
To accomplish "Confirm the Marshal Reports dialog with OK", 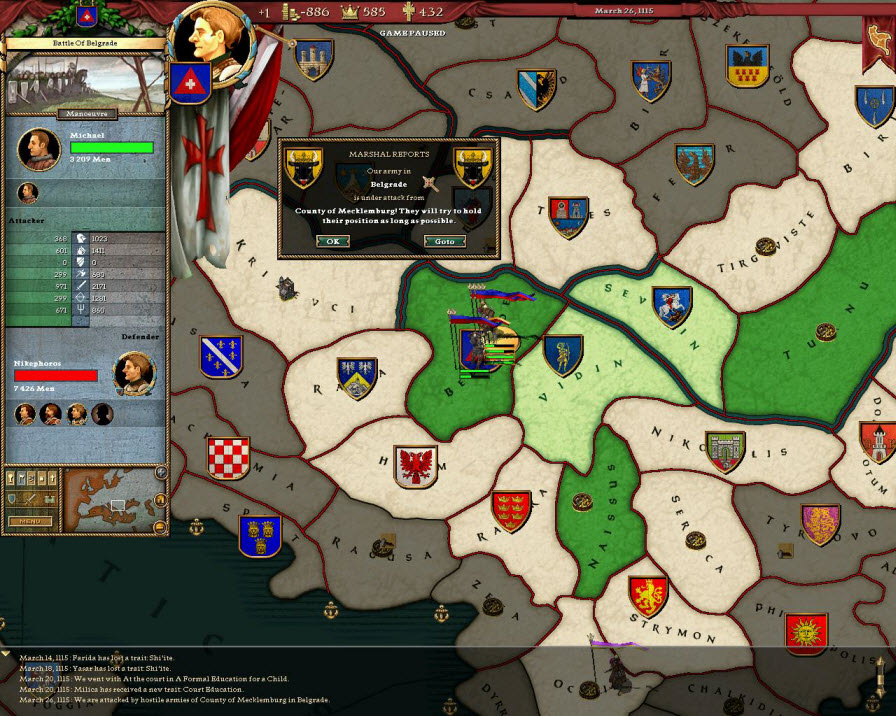I will pyautogui.click(x=333, y=241).
